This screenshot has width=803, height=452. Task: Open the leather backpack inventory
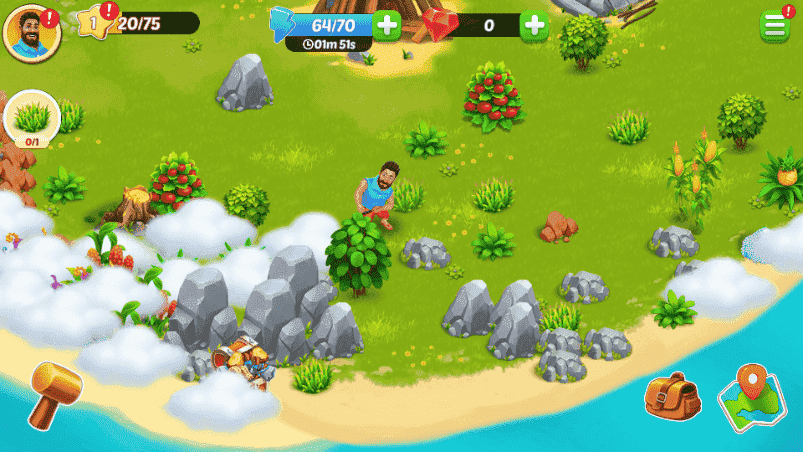coord(672,395)
